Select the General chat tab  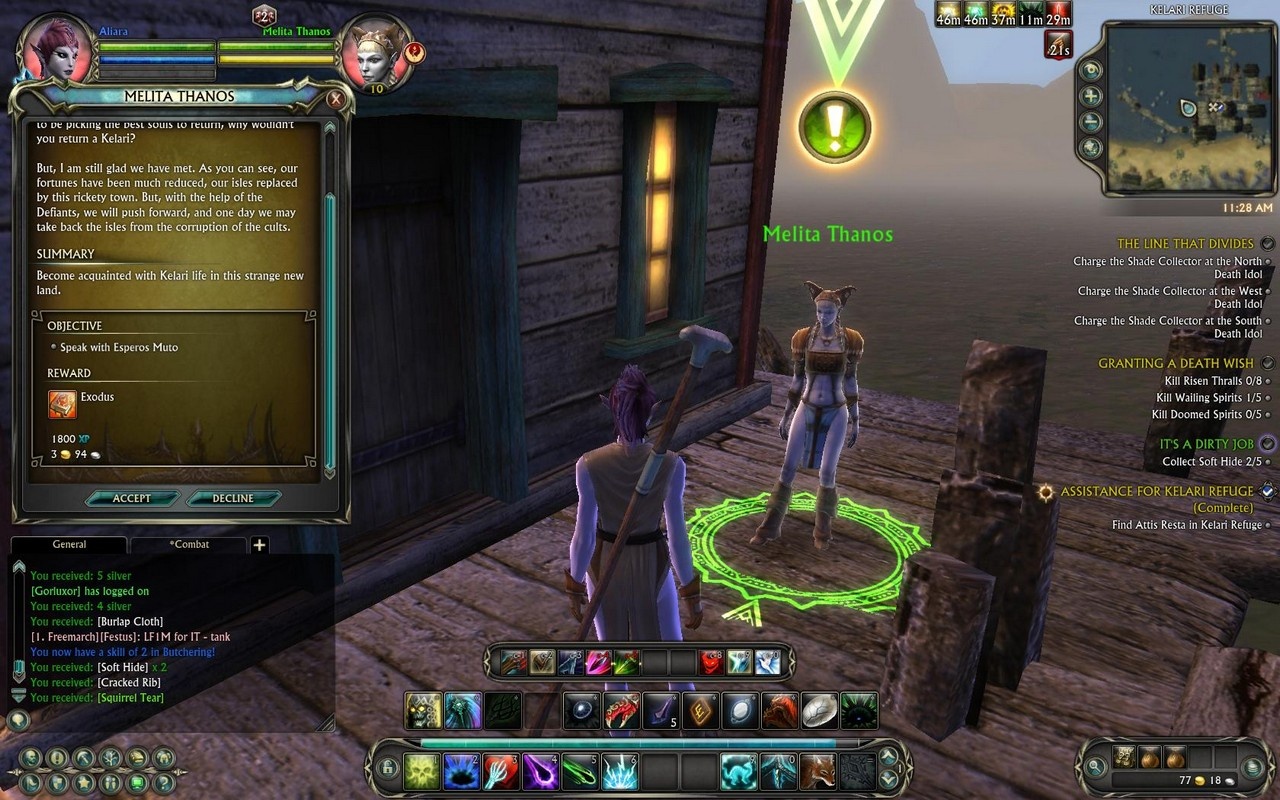click(69, 545)
